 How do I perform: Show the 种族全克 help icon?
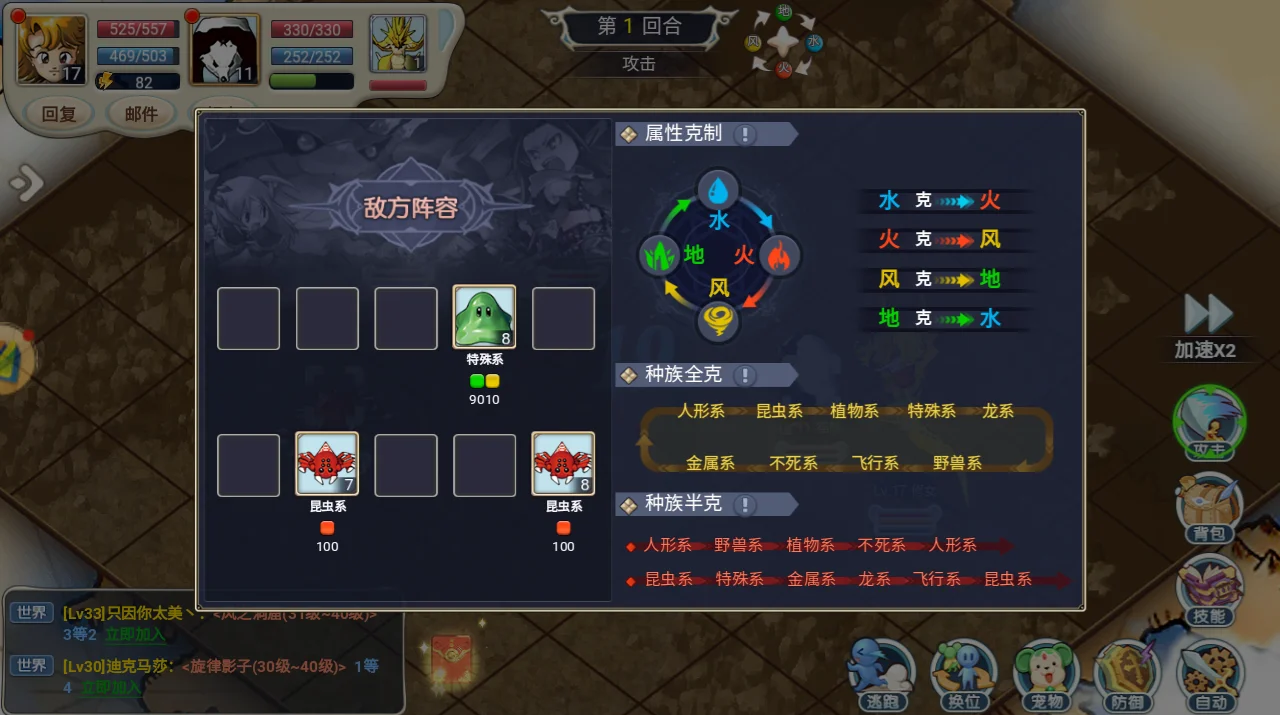click(x=745, y=375)
